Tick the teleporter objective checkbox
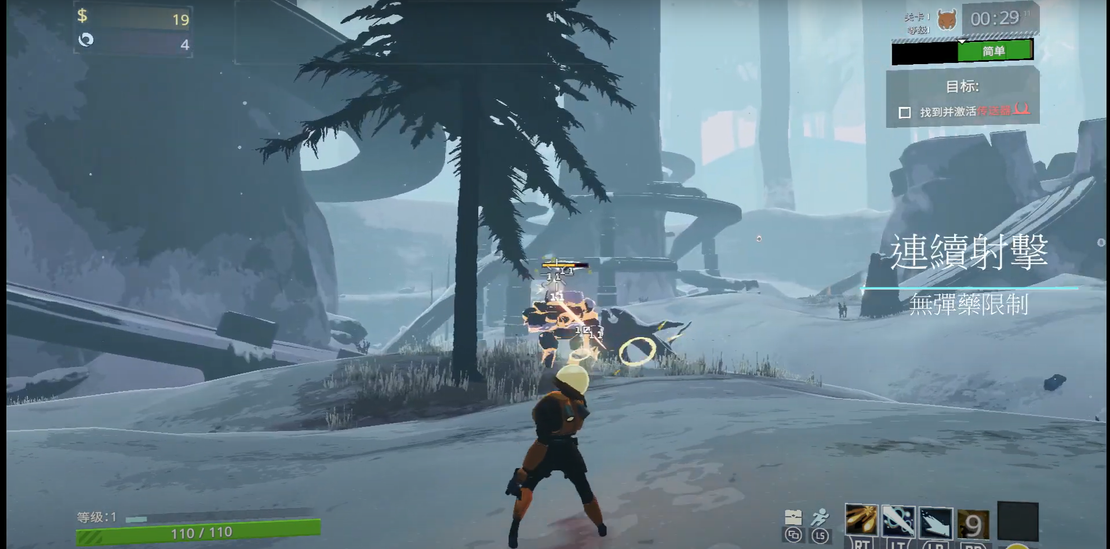1110x549 pixels. 905,113
